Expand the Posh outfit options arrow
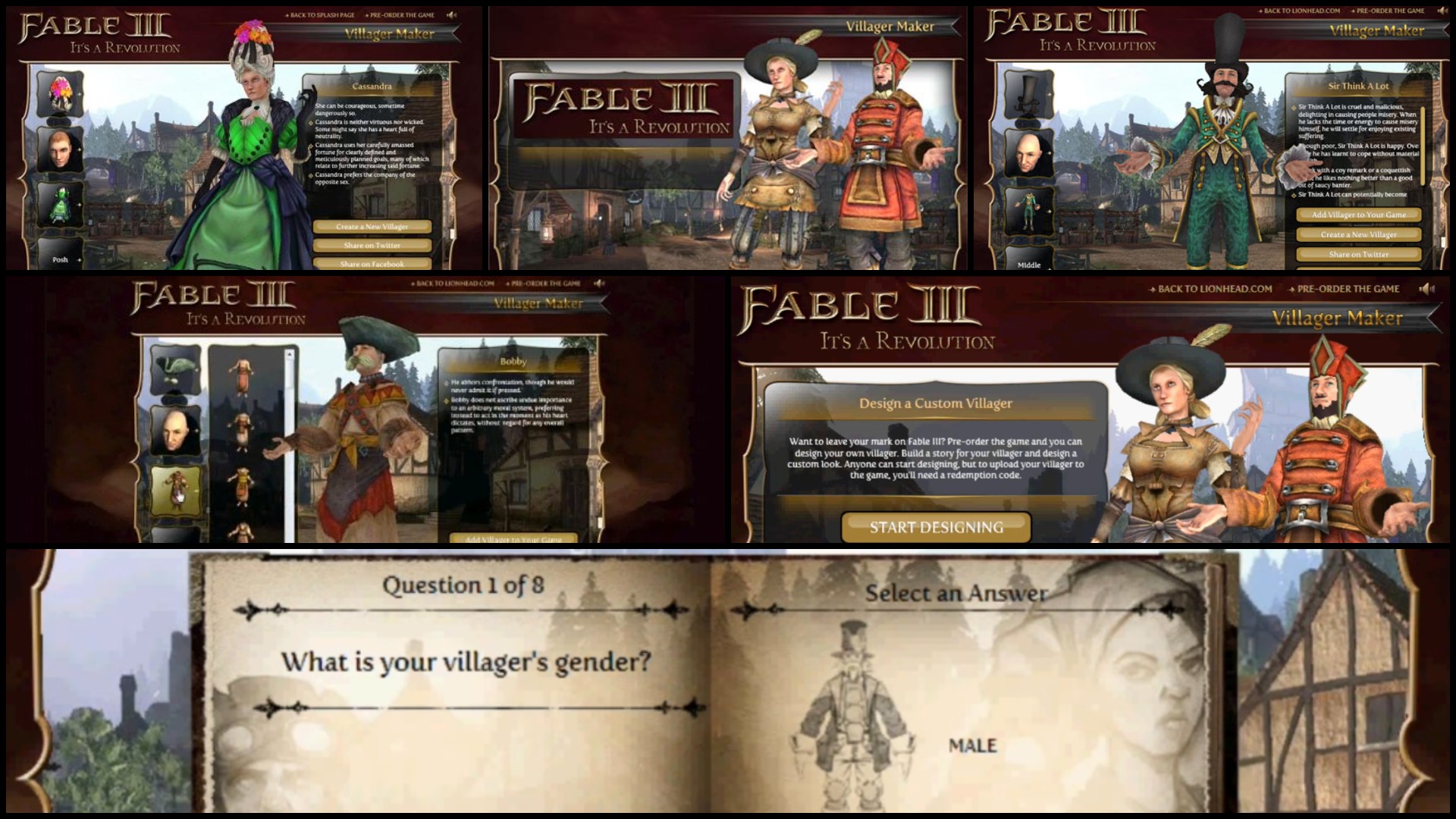The width and height of the screenshot is (1456, 819). pyautogui.click(x=80, y=259)
